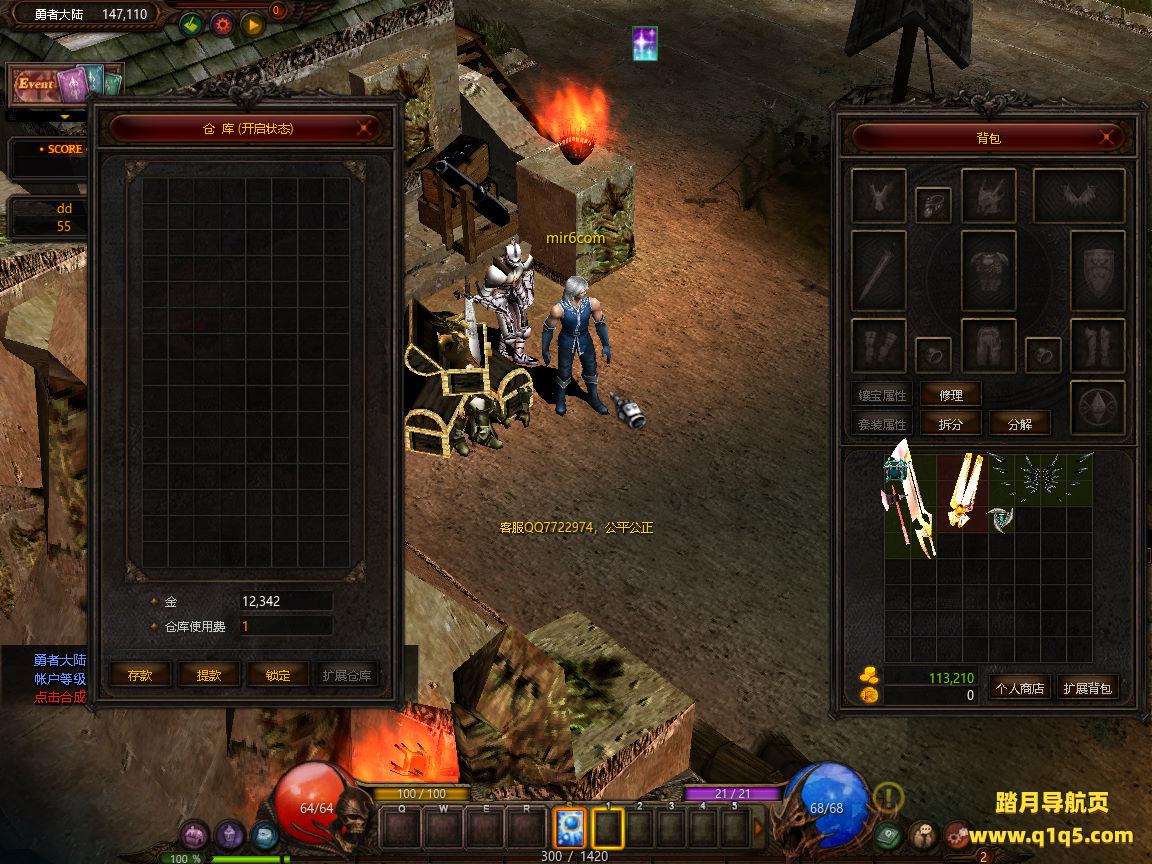The width and height of the screenshot is (1152, 864).
Task: Withdraw gold using the 提款 button
Action: coord(209,675)
